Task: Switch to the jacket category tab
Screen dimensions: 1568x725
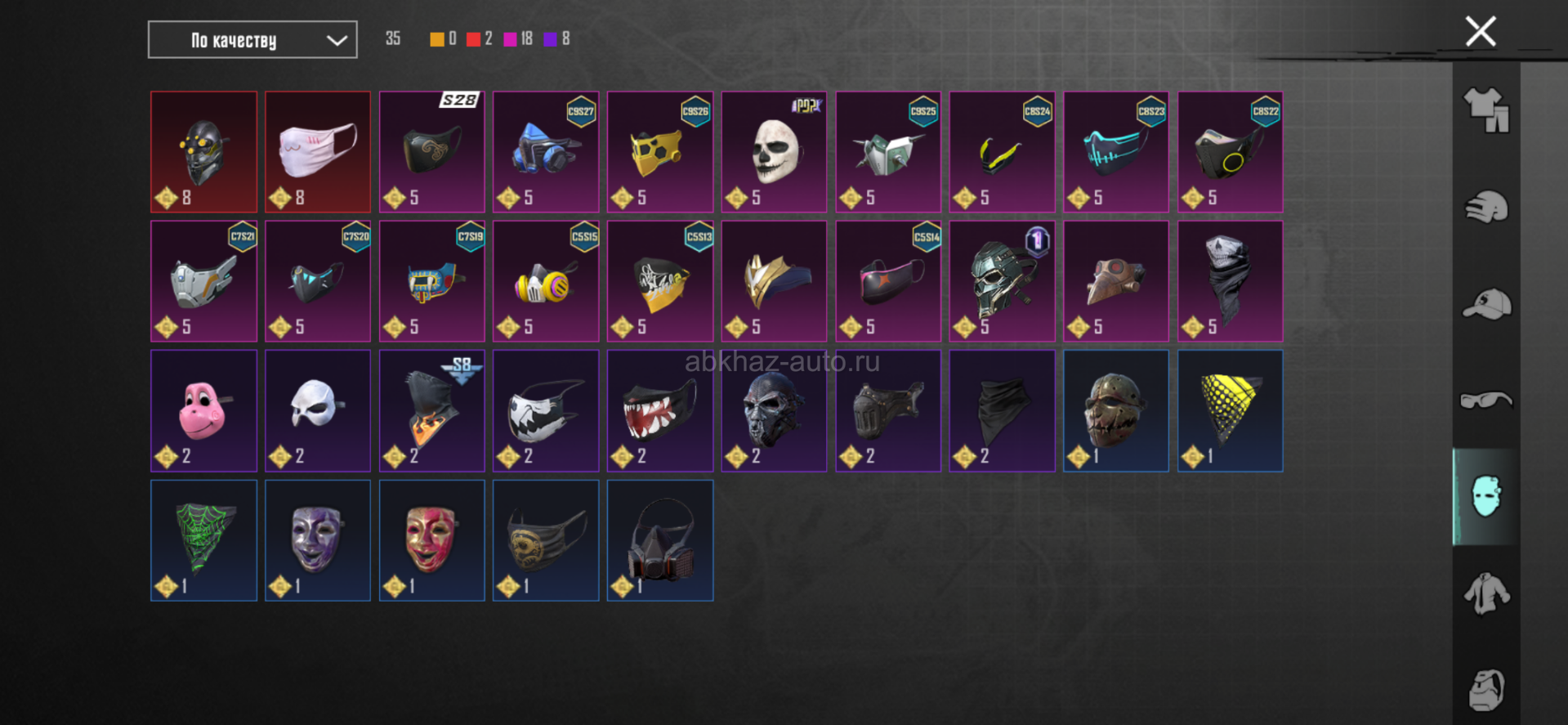Action: (x=1485, y=593)
